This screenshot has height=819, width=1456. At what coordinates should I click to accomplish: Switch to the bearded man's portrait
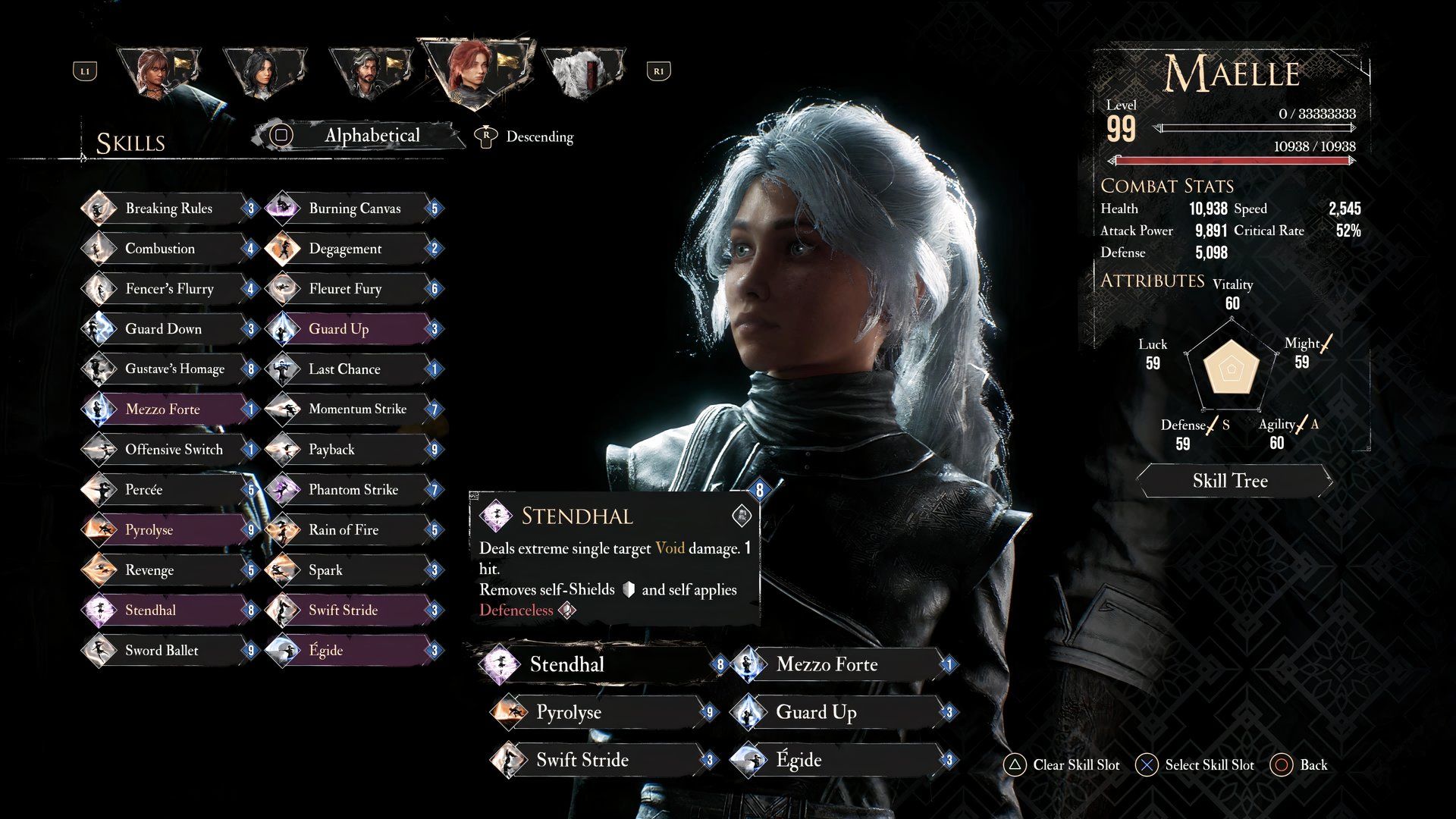pos(370,72)
